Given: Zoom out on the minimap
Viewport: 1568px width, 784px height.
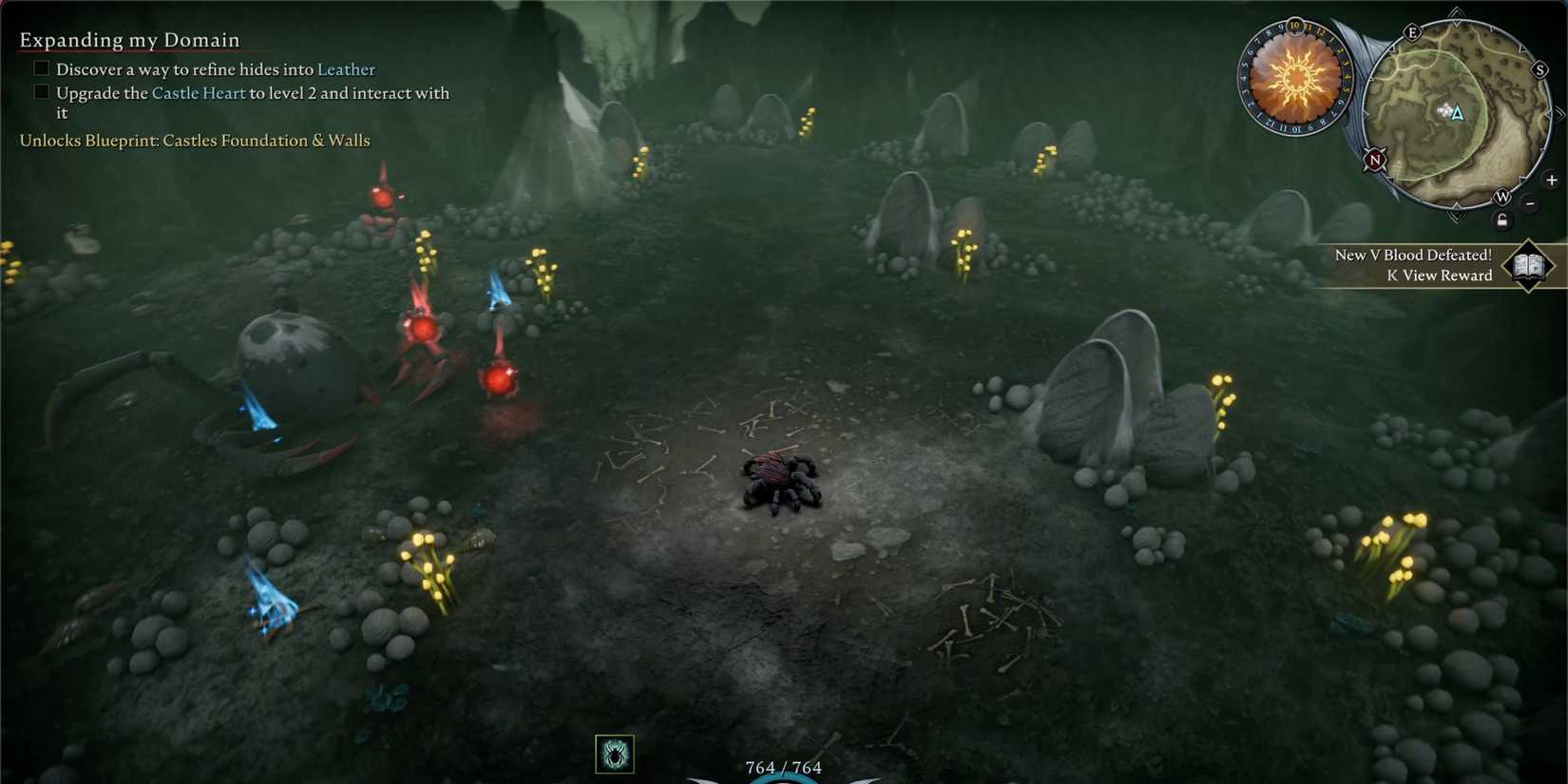Looking at the screenshot, I should [x=1530, y=203].
